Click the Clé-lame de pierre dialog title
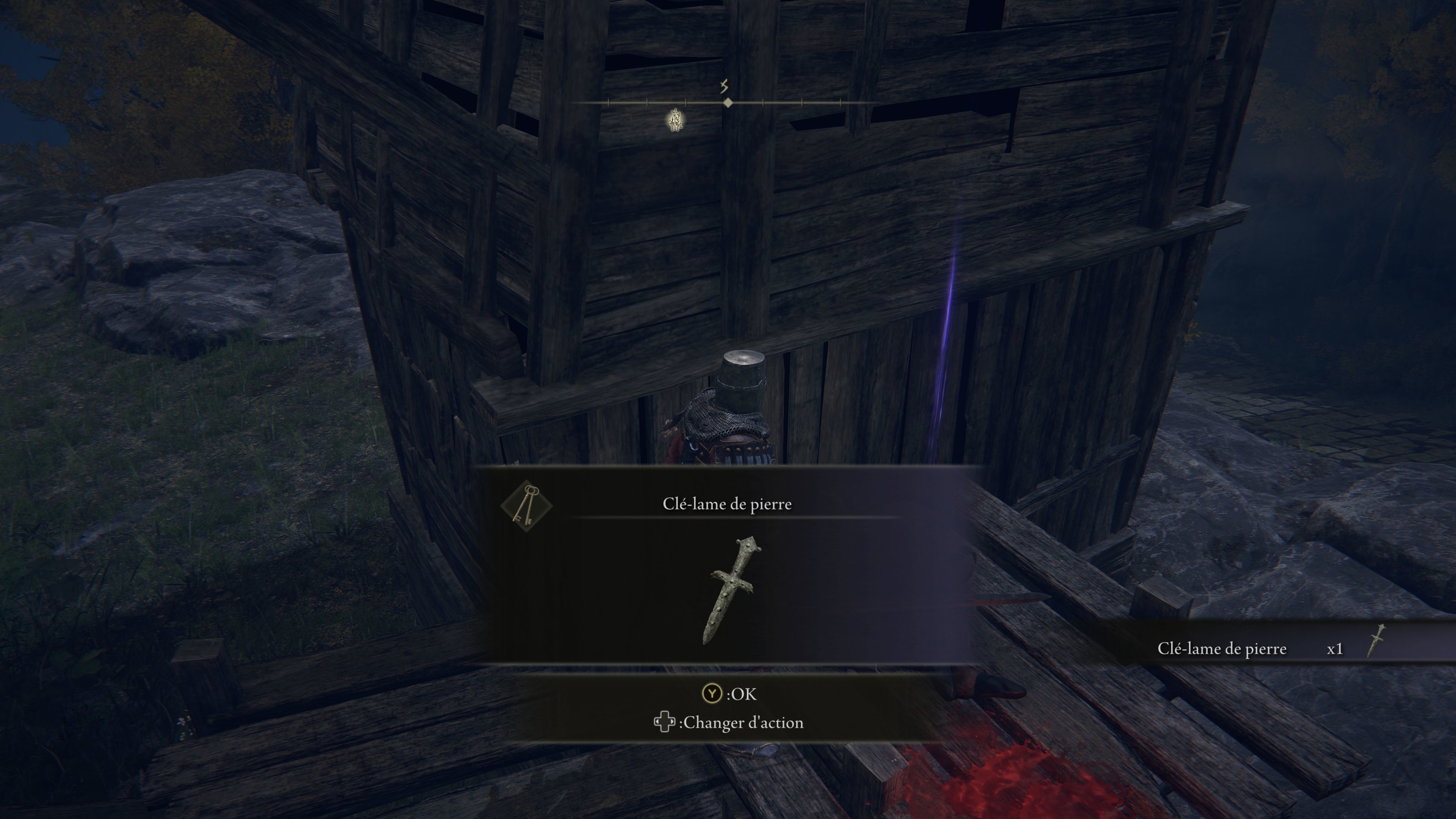Viewport: 1456px width, 819px height. pyautogui.click(x=728, y=505)
